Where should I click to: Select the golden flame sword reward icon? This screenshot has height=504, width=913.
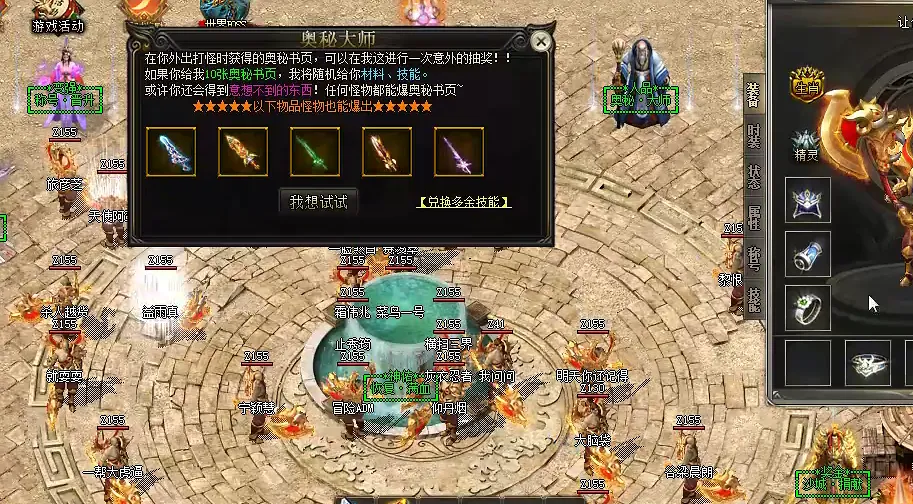(243, 152)
